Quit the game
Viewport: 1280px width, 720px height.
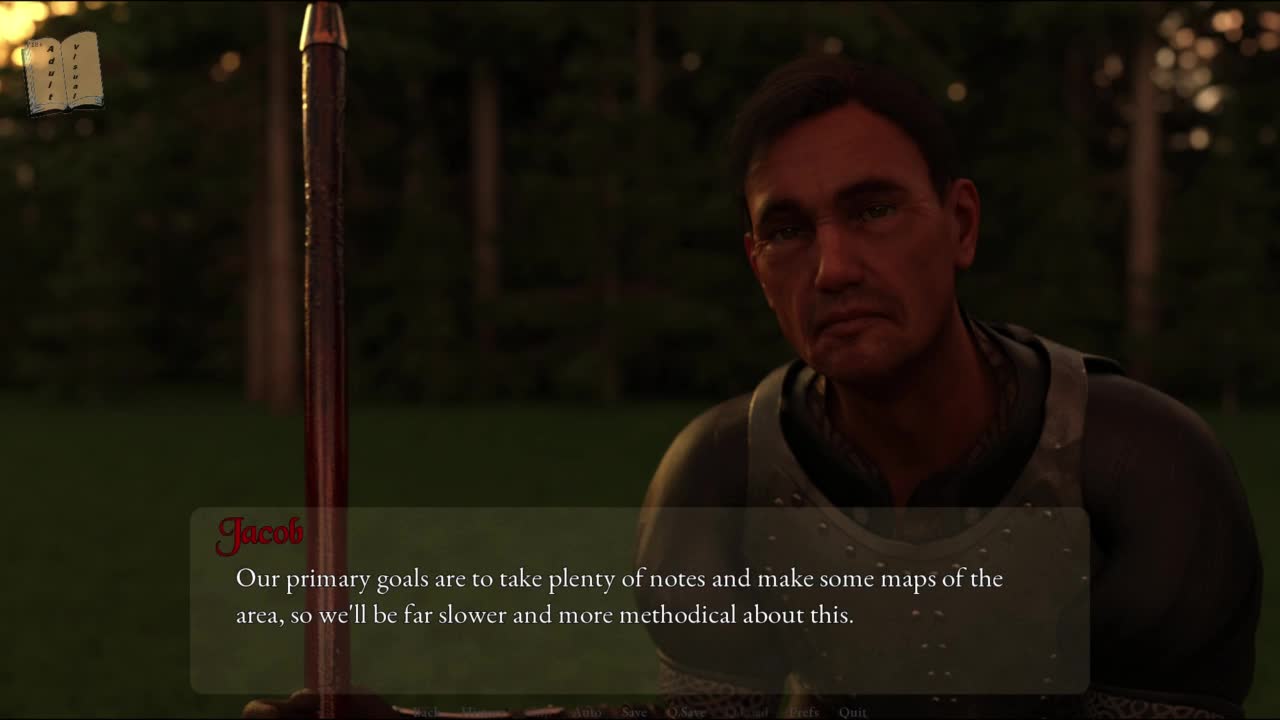(853, 712)
